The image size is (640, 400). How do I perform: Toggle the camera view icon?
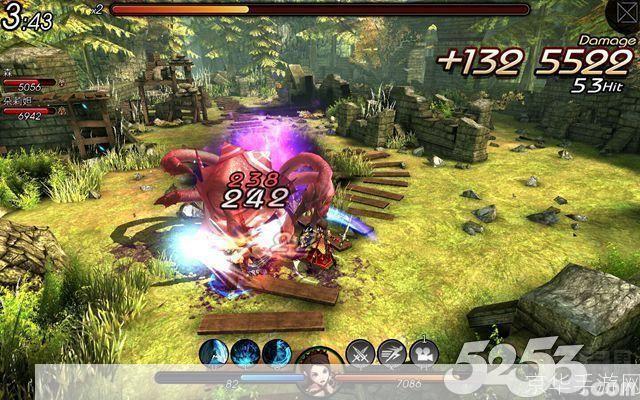423,352
